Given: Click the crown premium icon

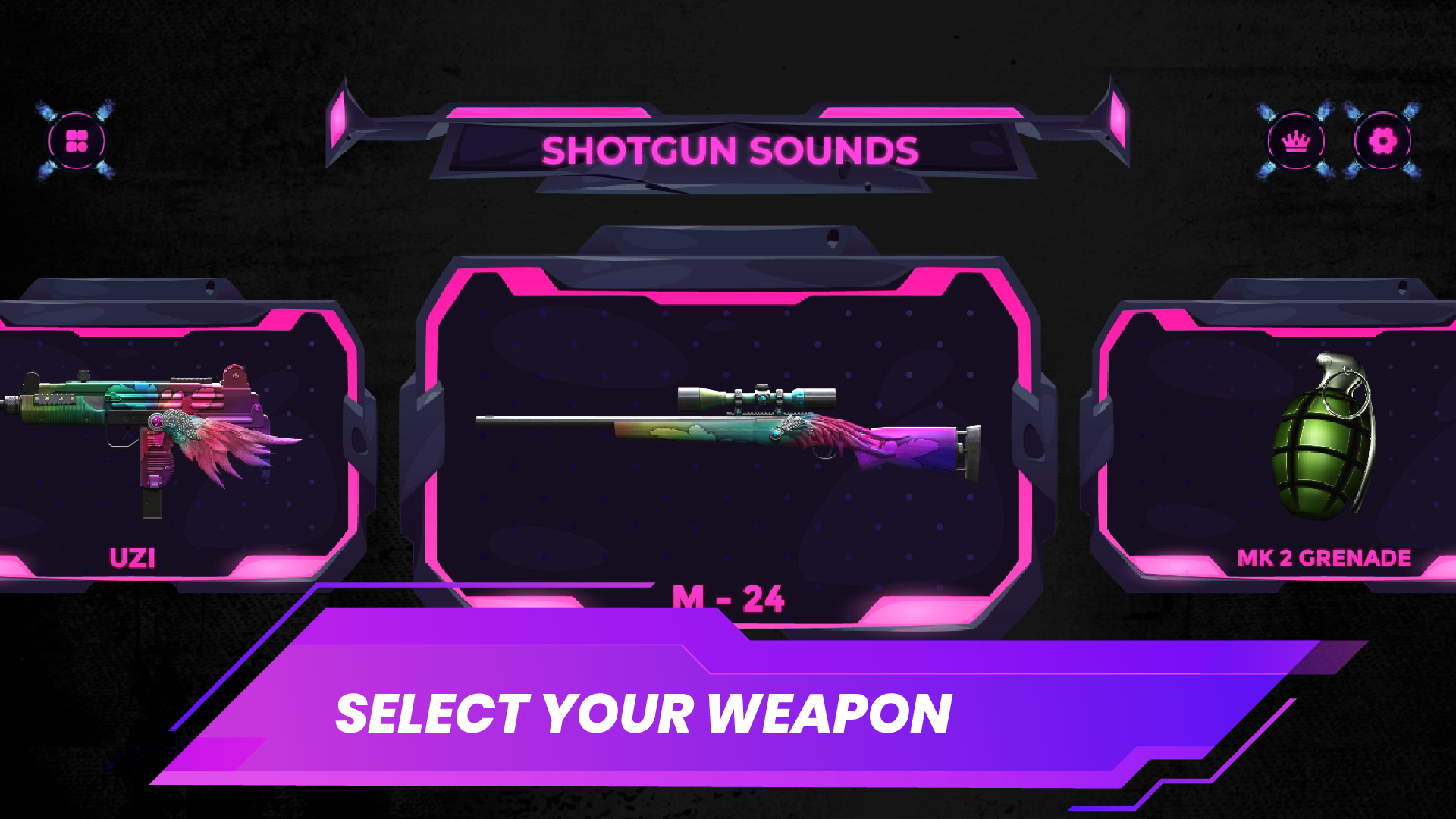Looking at the screenshot, I should click(x=1294, y=140).
